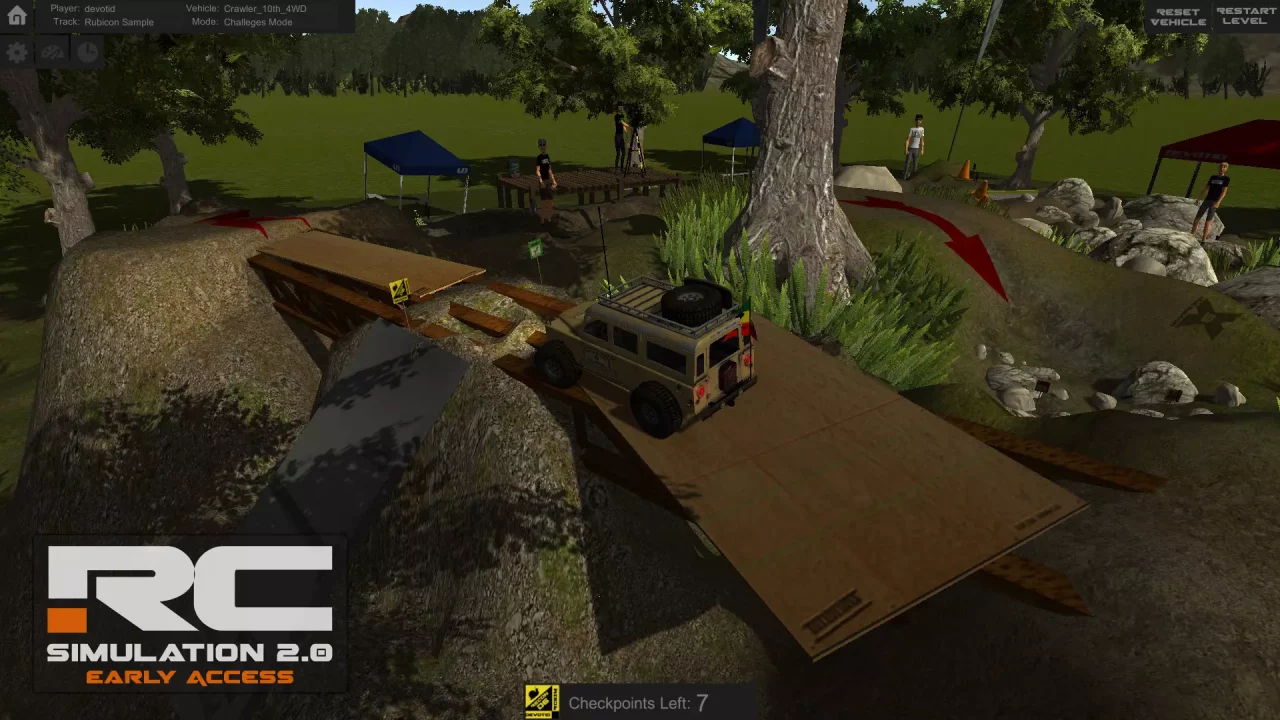The height and width of the screenshot is (720, 1280).
Task: Click the house symbol above the gear icon
Action: point(15,15)
